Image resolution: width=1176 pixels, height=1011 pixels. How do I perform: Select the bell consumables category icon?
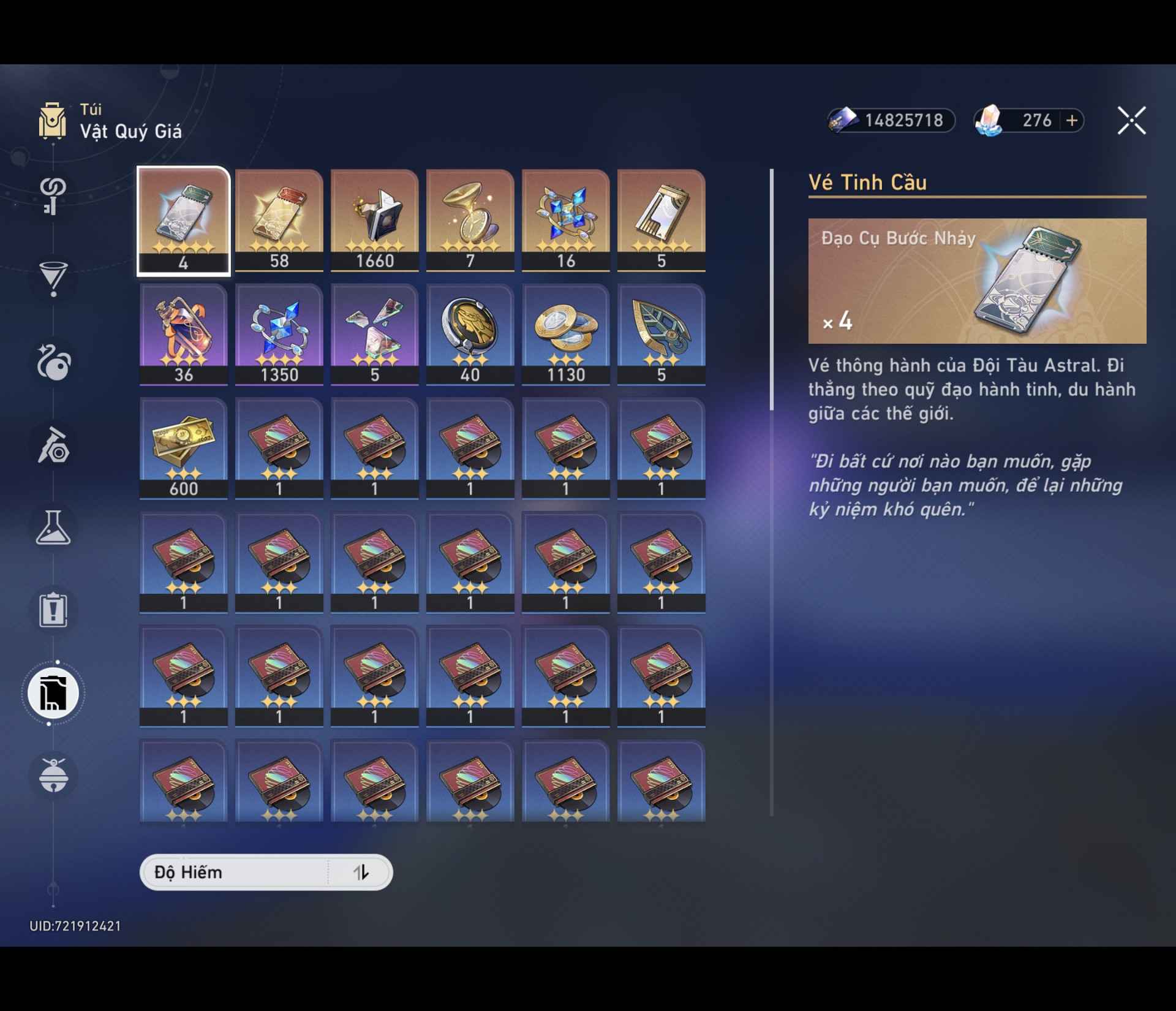pos(54,777)
